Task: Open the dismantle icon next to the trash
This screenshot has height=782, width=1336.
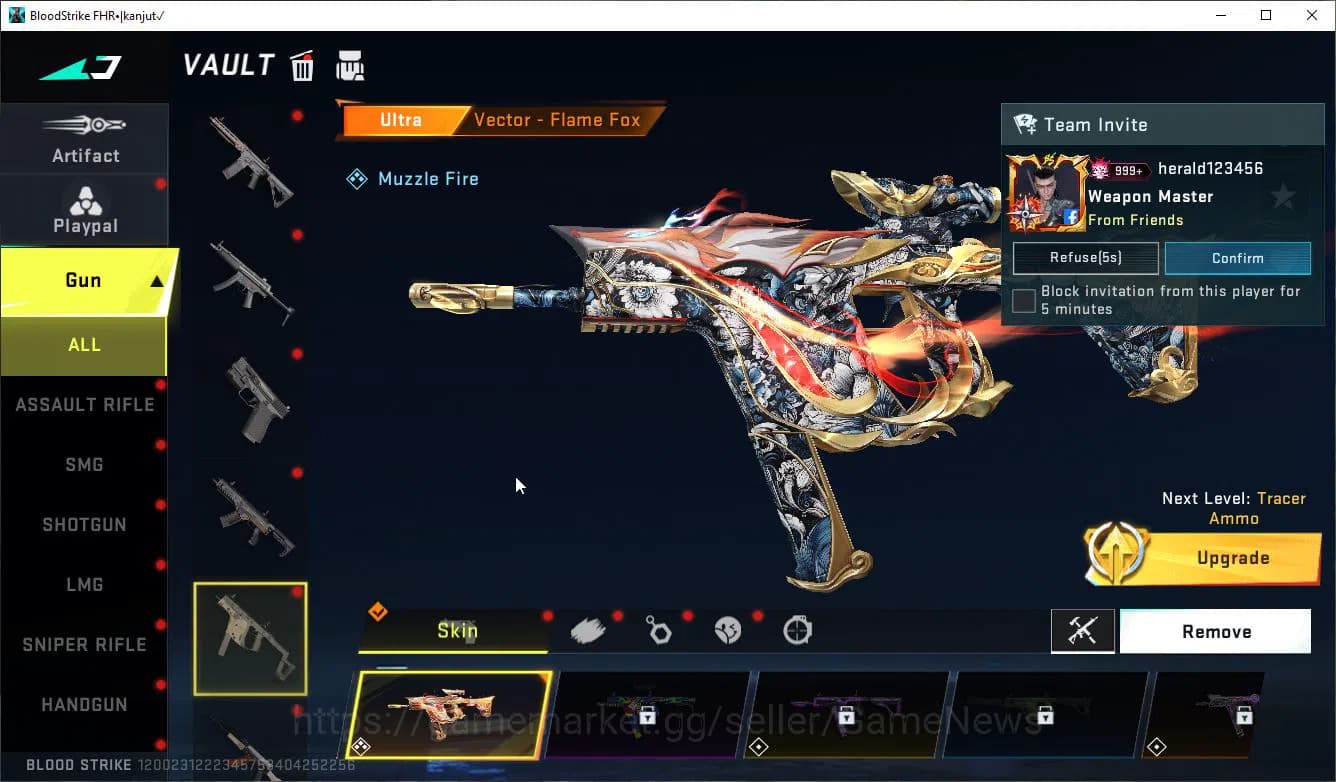Action: point(350,65)
